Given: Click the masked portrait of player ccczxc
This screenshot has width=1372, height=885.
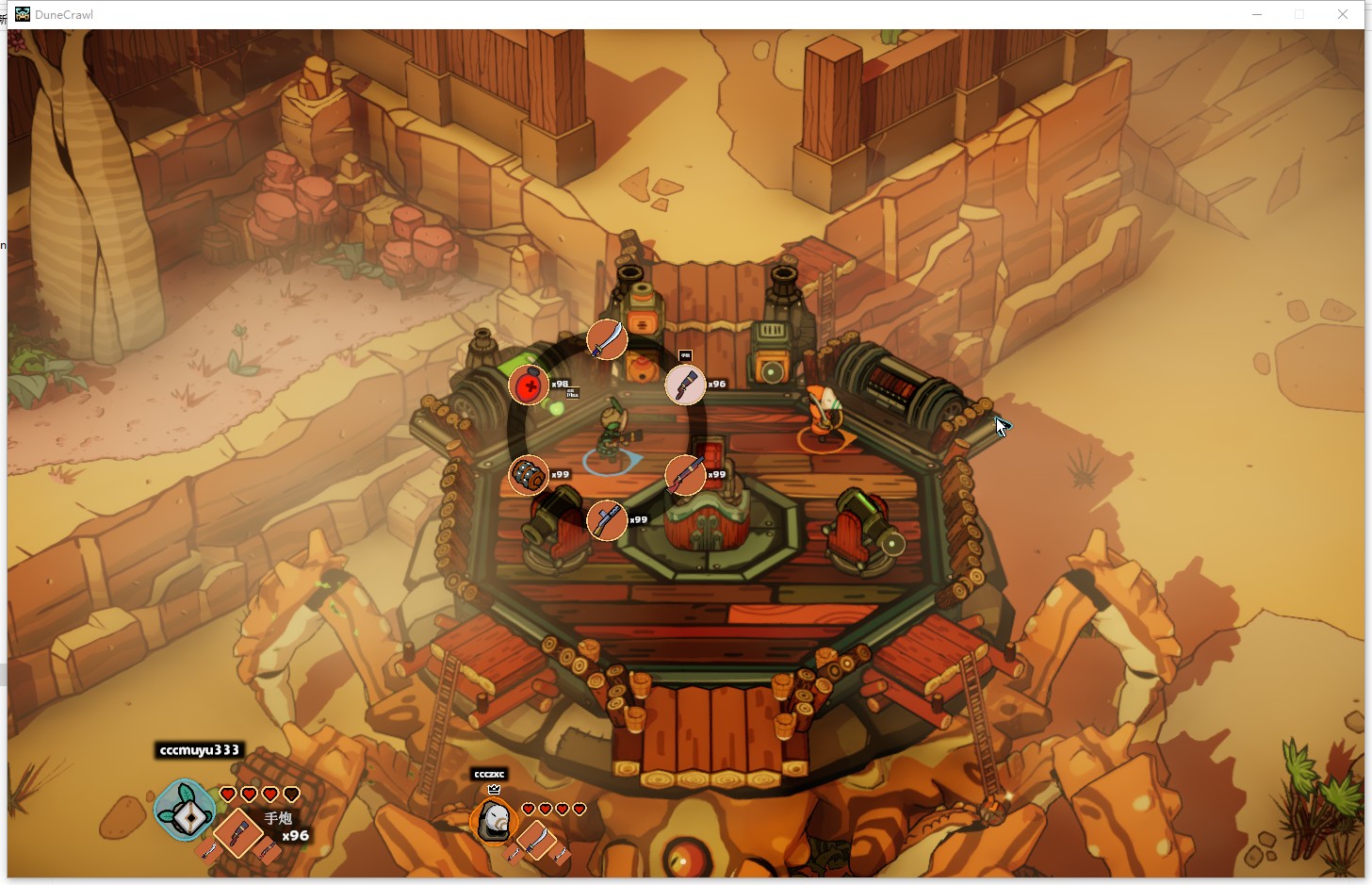Looking at the screenshot, I should (x=493, y=821).
